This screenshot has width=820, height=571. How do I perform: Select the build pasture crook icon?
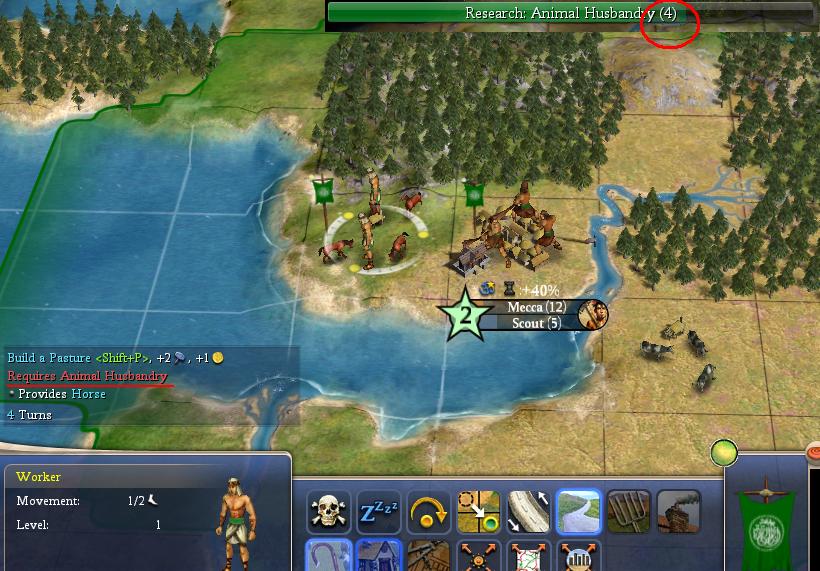330,556
